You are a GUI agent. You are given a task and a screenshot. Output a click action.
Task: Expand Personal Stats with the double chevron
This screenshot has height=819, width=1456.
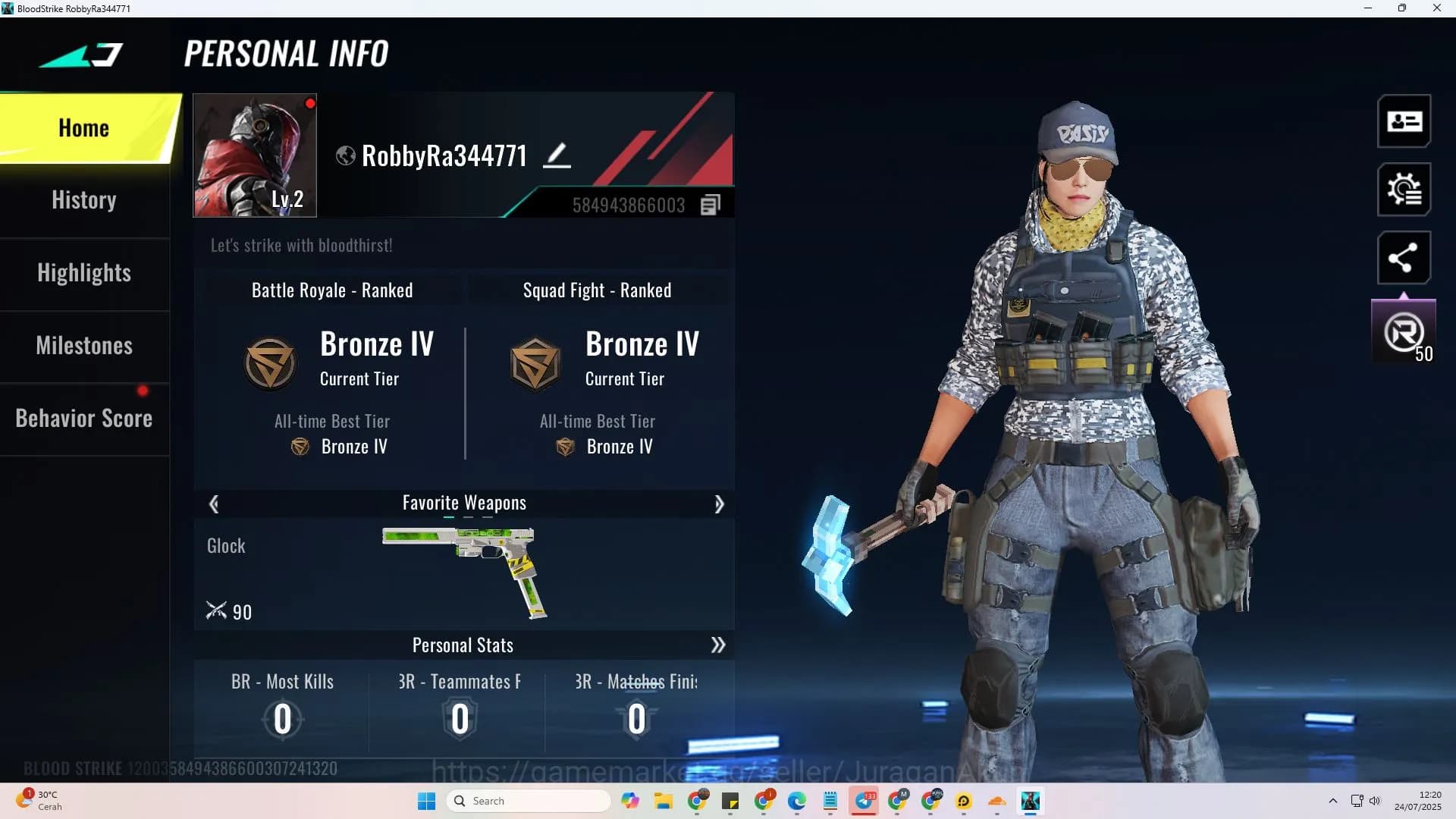[x=717, y=645]
